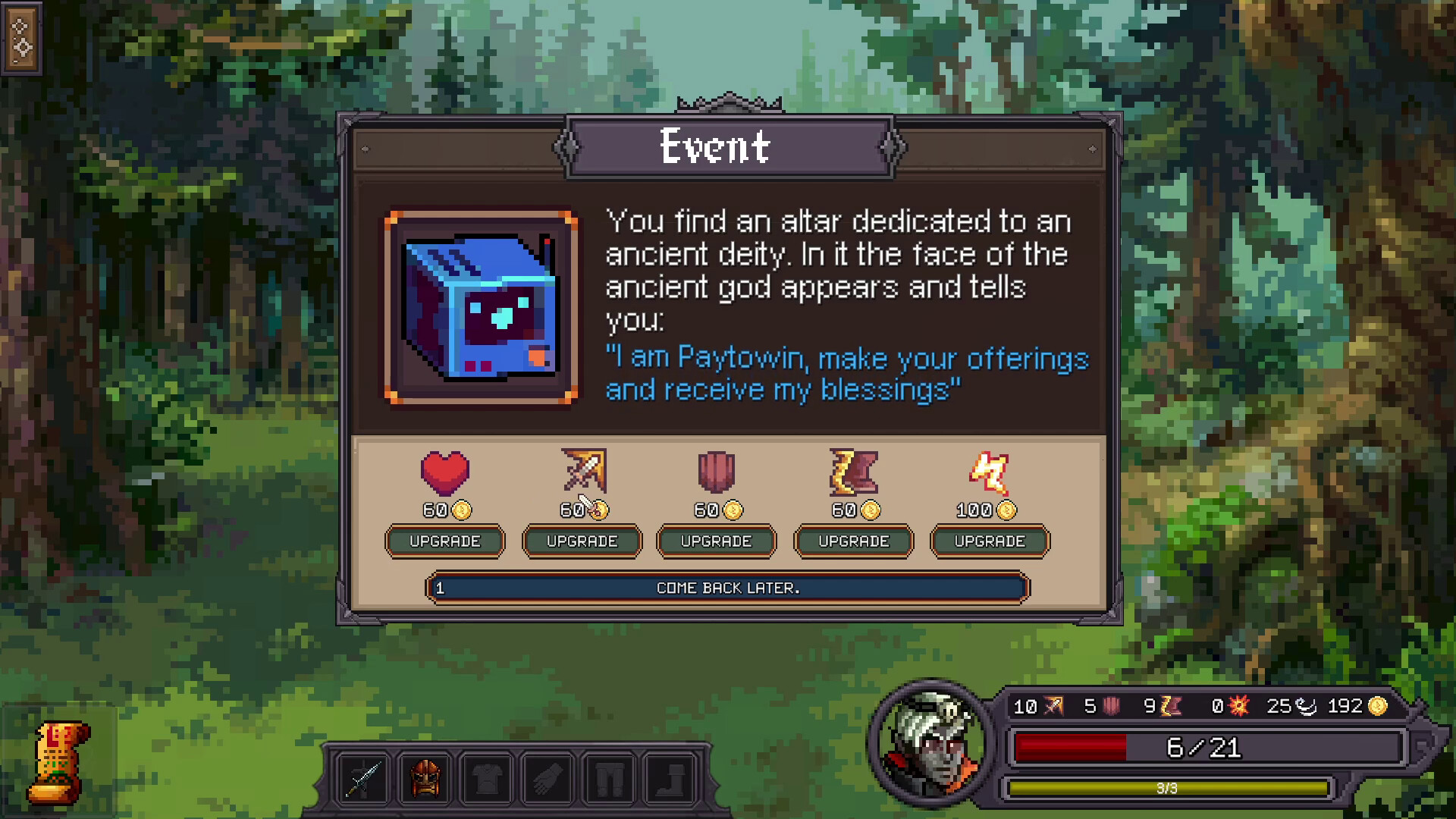This screenshot has height=819, width=1456.
Task: Open the empty chest armor slot
Action: 488,778
